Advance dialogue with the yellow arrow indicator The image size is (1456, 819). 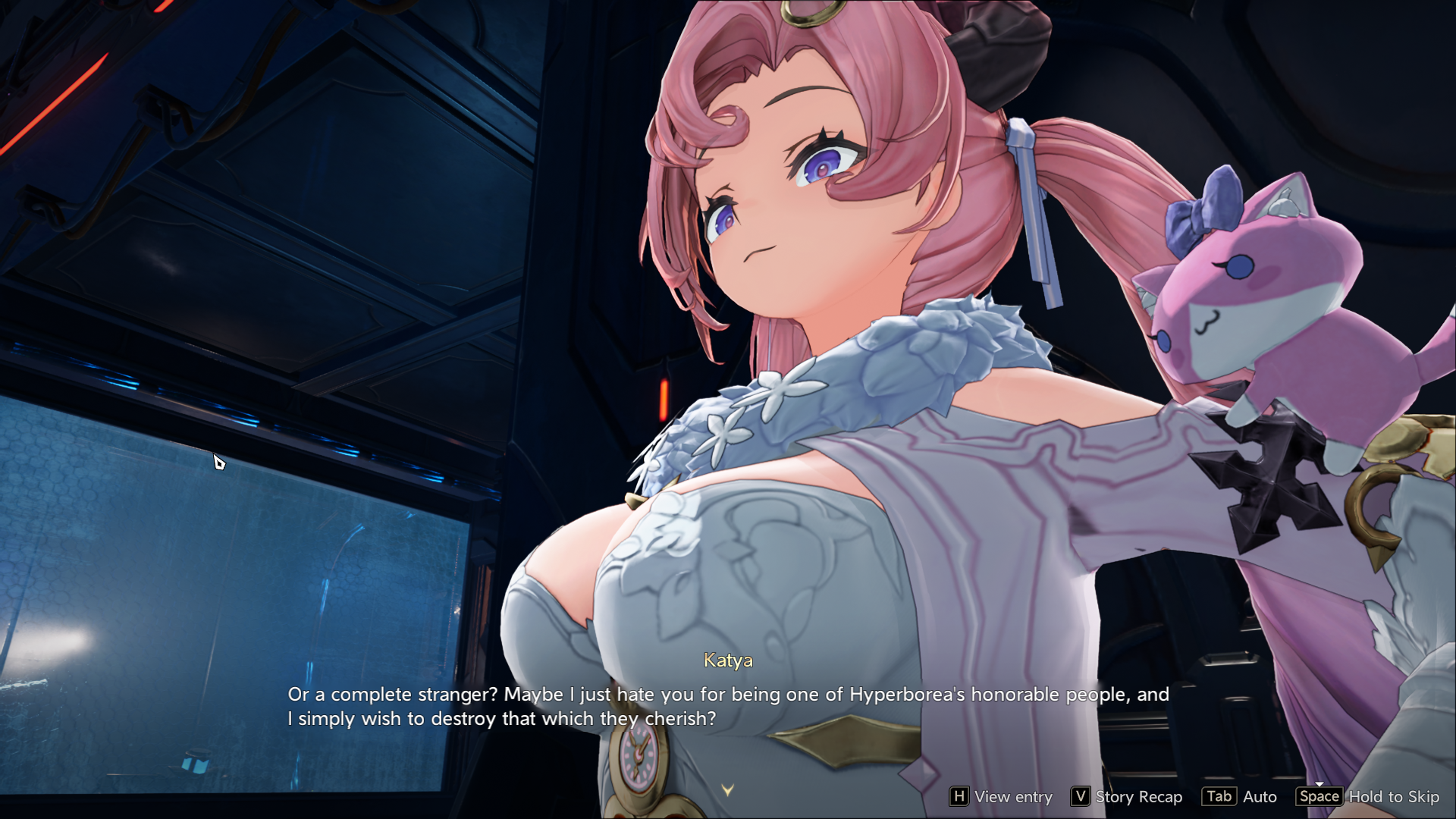tap(728, 790)
